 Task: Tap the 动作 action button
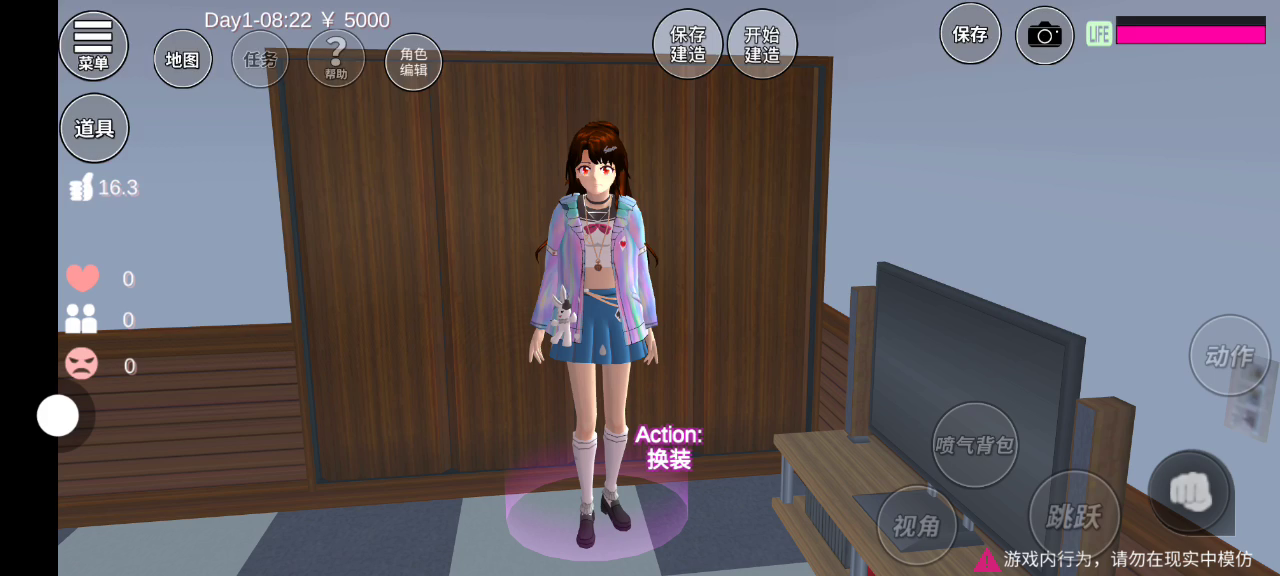point(1229,355)
